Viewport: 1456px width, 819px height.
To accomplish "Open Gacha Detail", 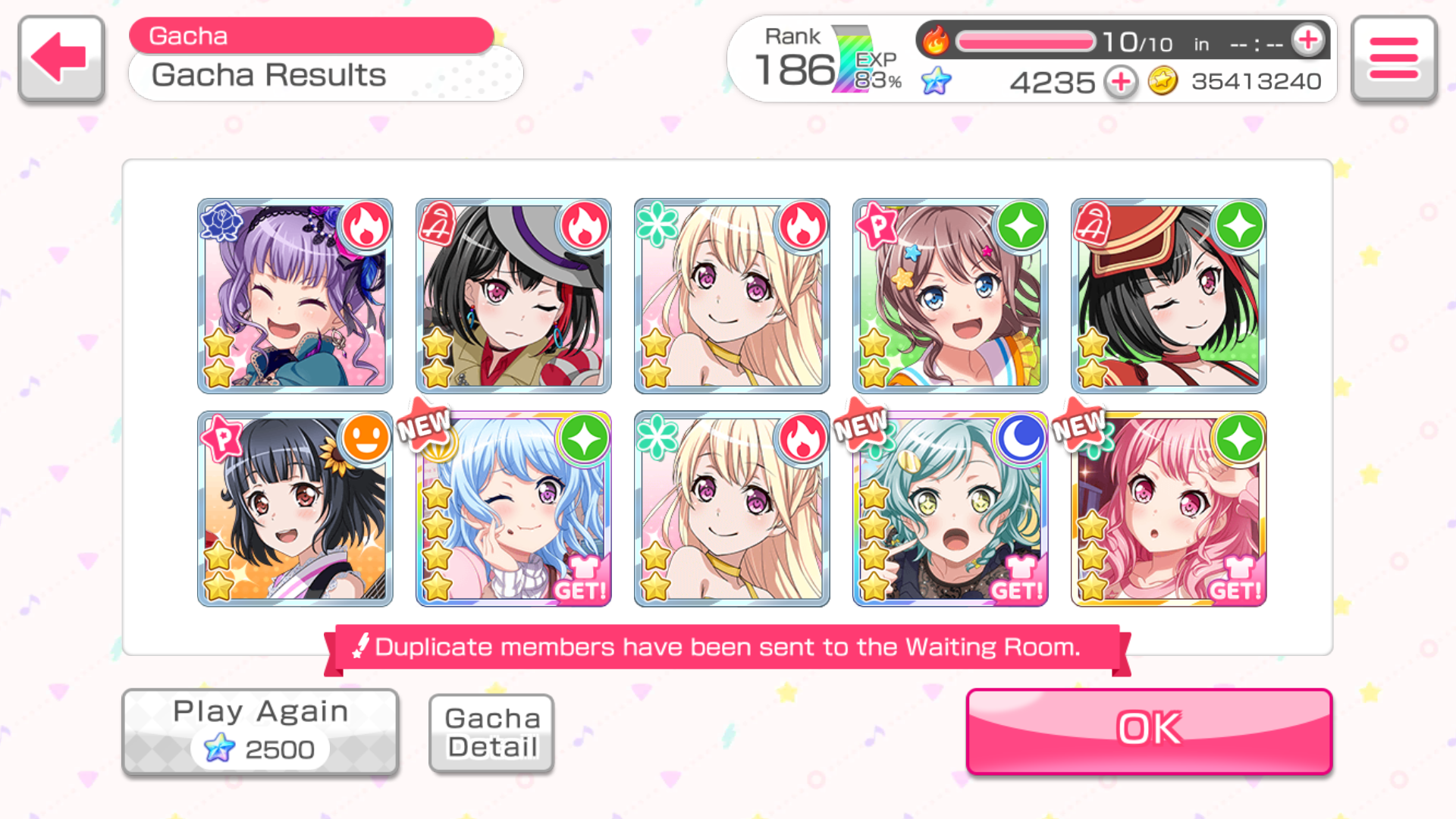I will [x=491, y=733].
